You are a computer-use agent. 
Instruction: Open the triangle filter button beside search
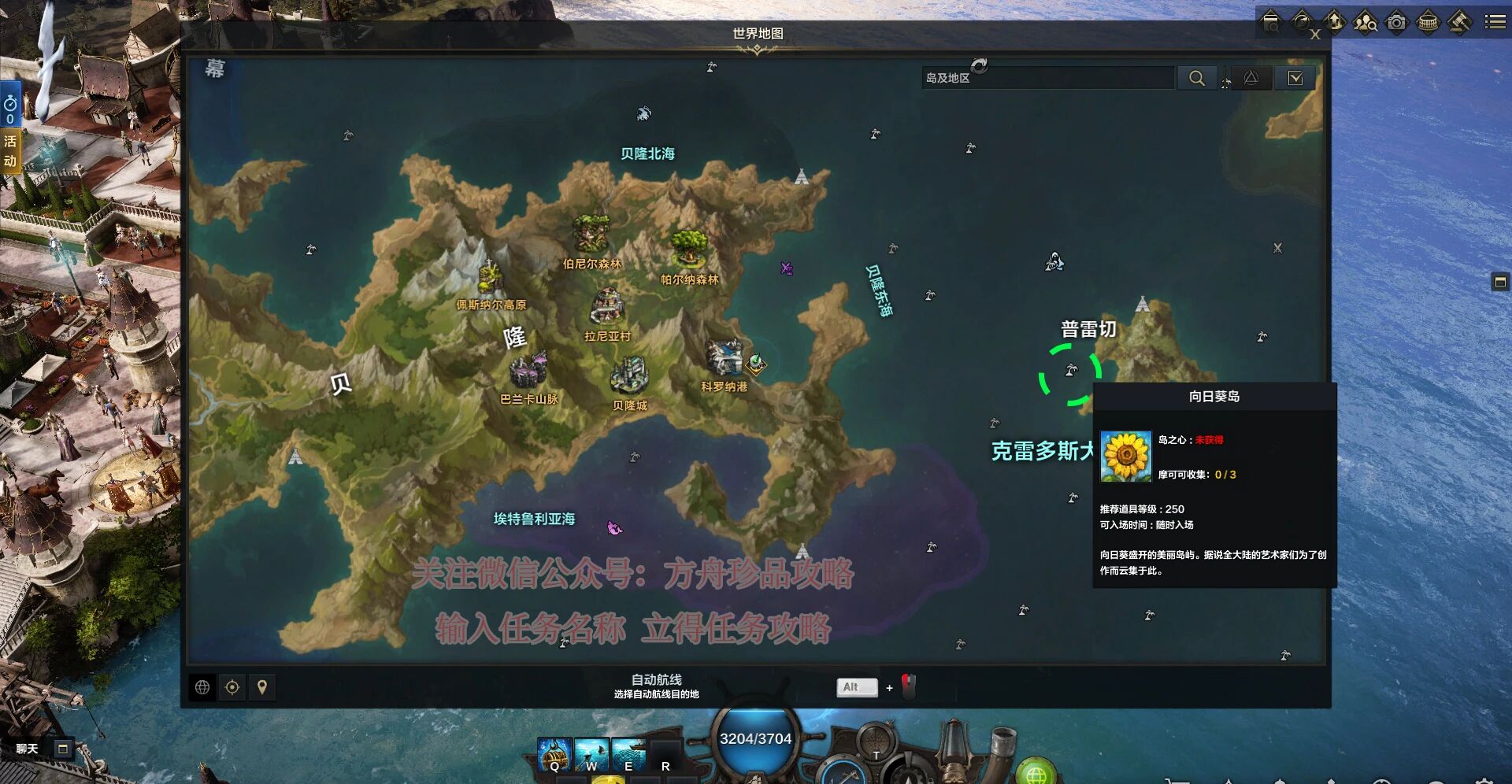click(1251, 78)
